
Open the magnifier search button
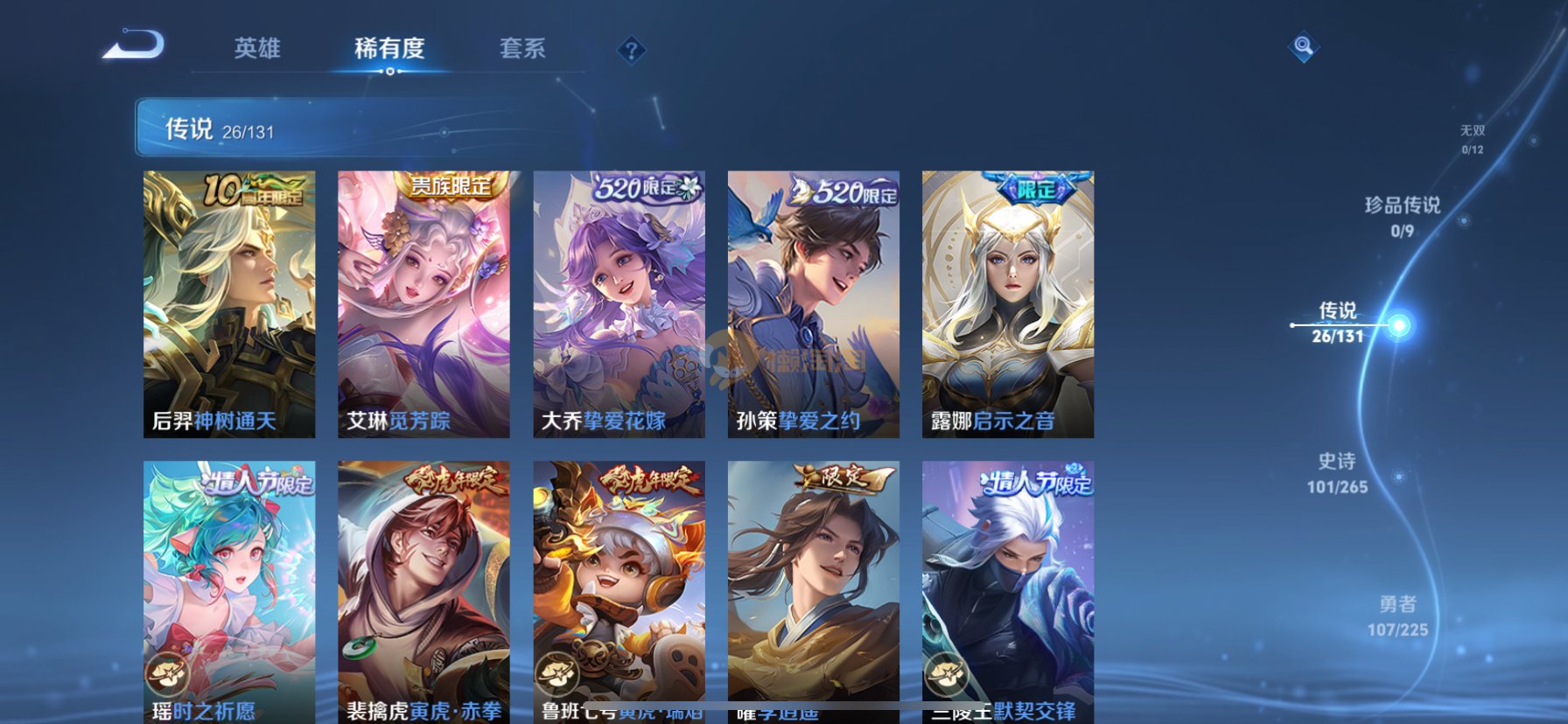tap(1303, 46)
